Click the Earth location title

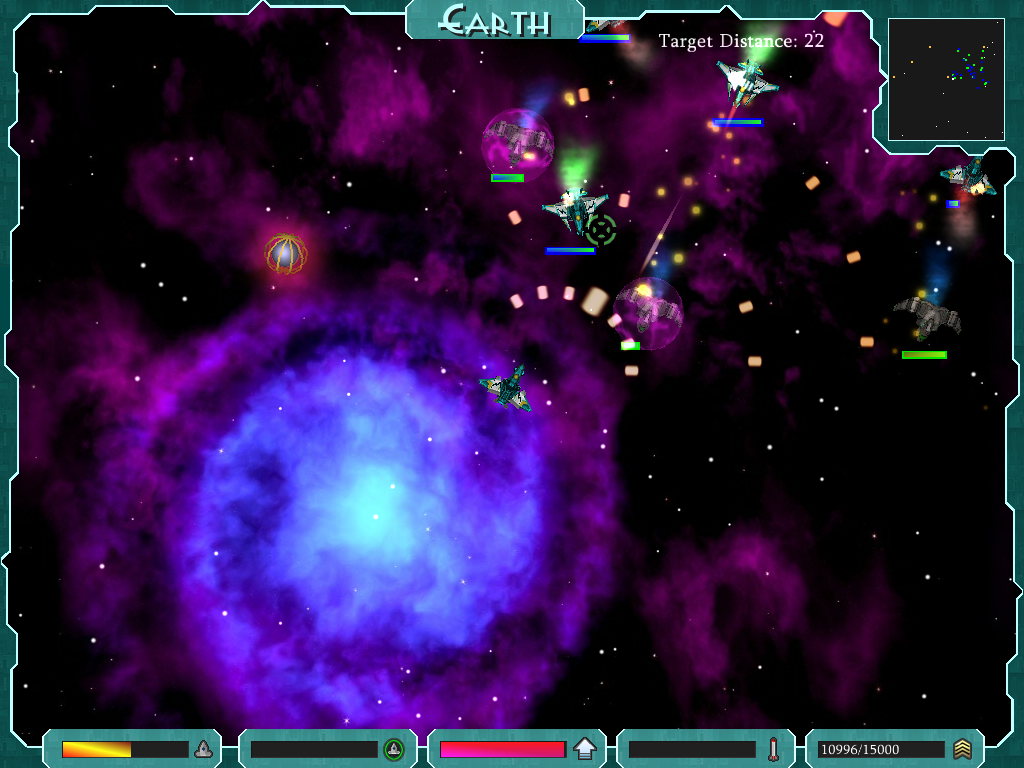pyautogui.click(x=495, y=20)
